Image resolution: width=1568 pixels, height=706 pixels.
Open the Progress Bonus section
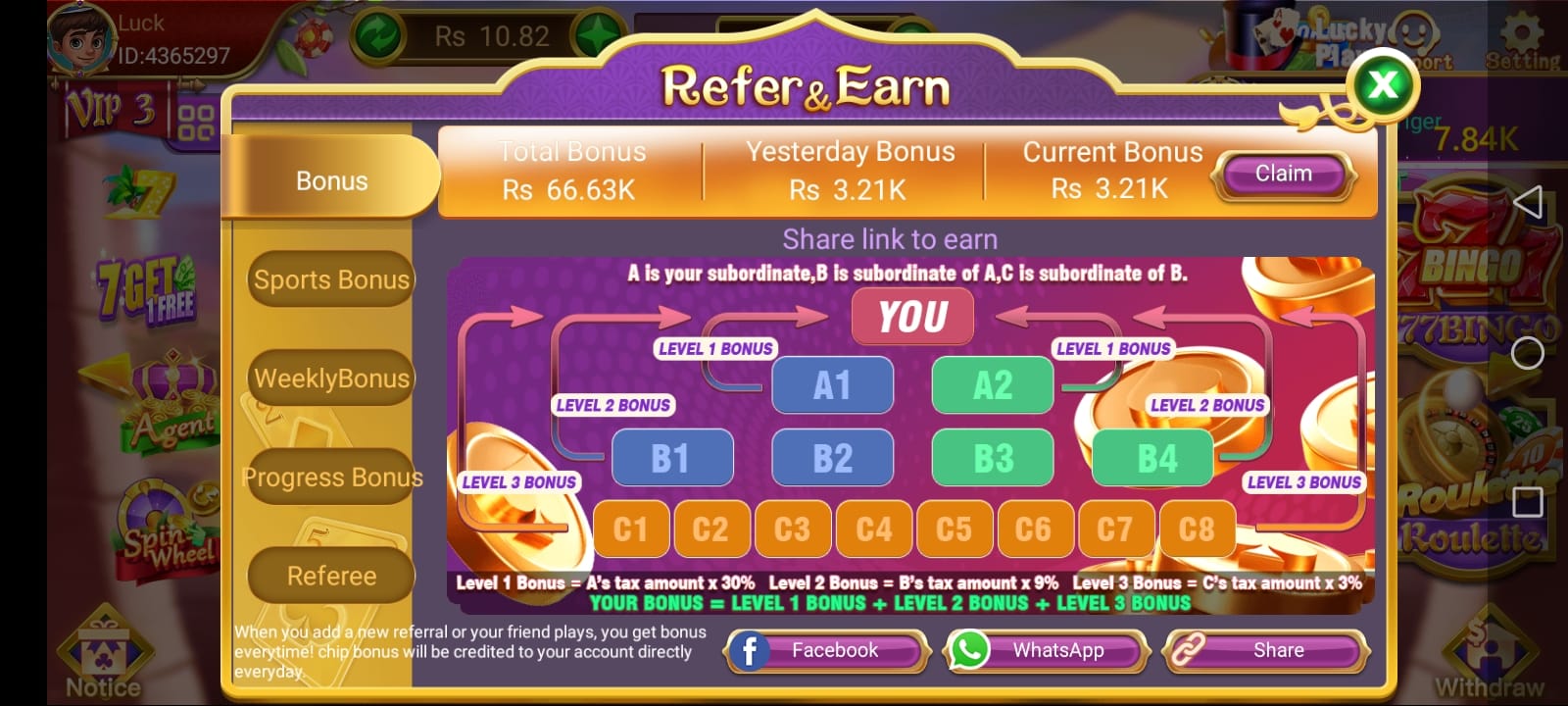(x=330, y=478)
